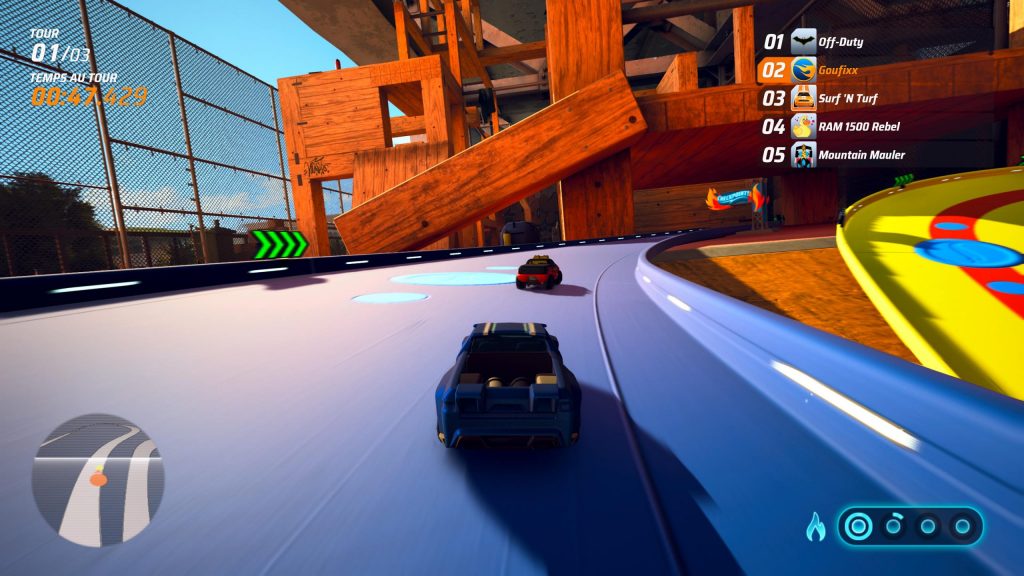Select the Off-Duty leaderboard row

[x=825, y=42]
